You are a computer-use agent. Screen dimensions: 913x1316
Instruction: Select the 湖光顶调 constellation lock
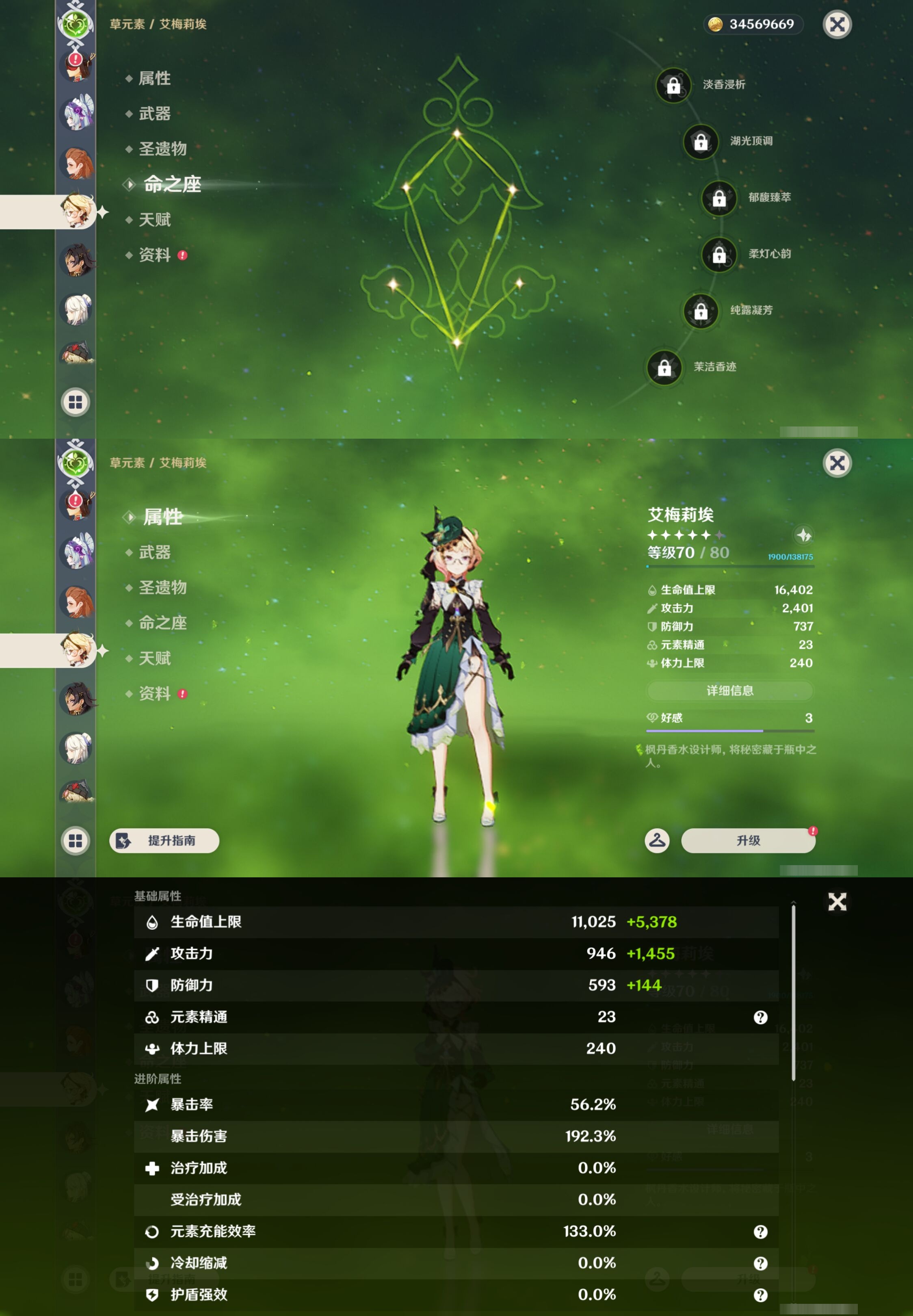701,143
